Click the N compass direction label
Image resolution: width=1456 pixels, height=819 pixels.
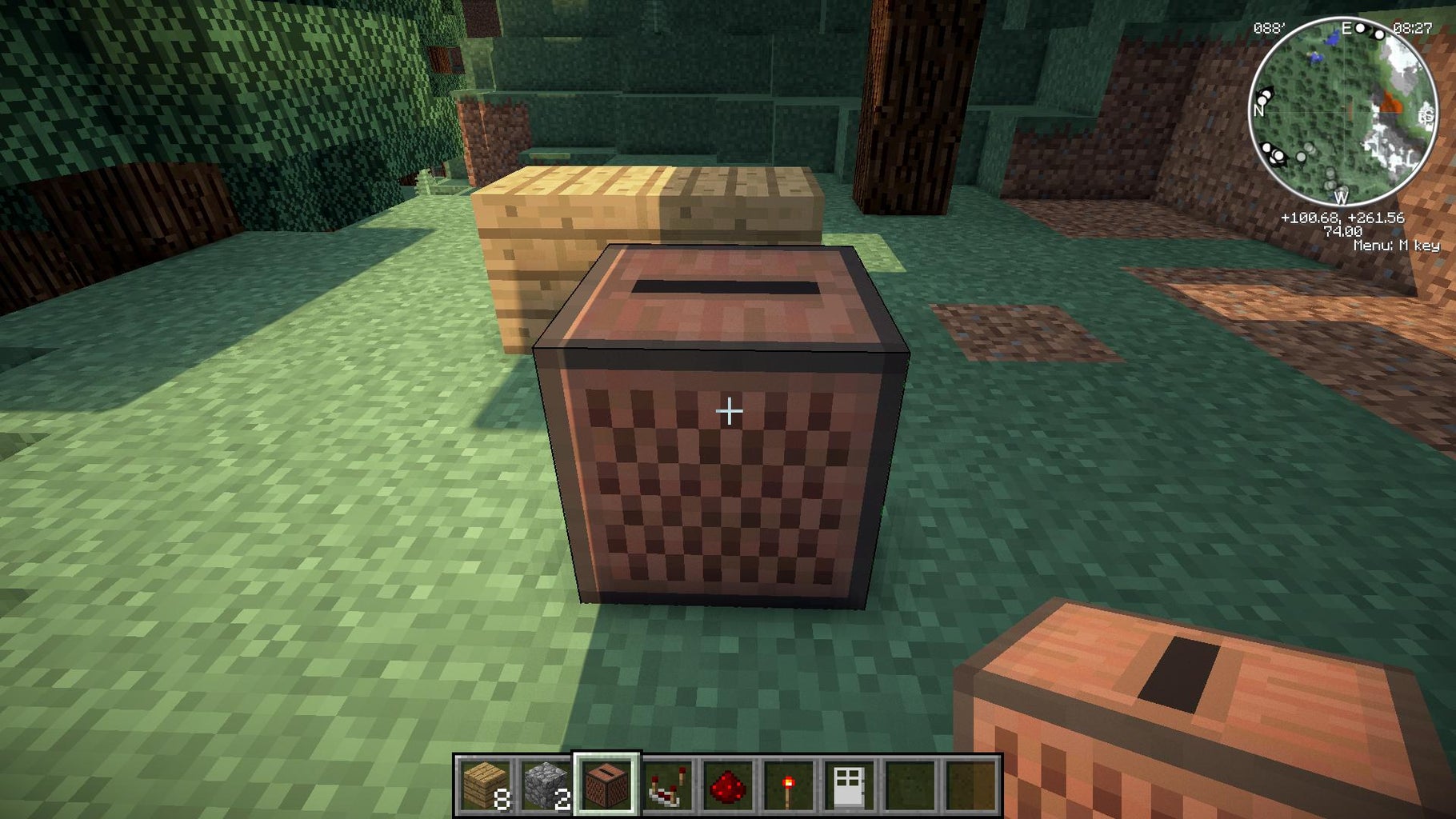coord(1258,110)
